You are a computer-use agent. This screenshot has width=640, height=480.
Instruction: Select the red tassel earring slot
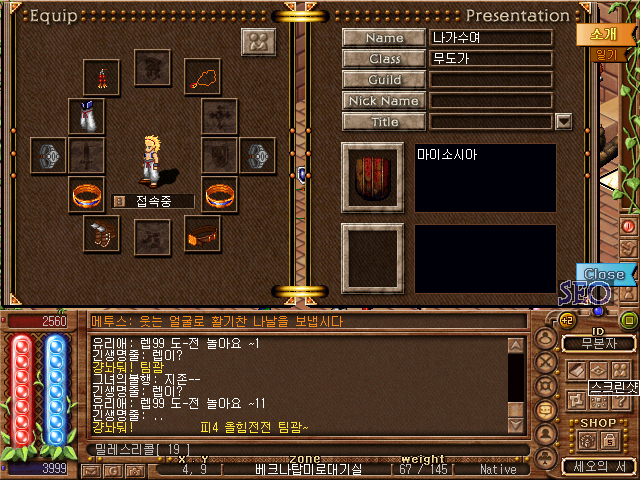[x=102, y=76]
